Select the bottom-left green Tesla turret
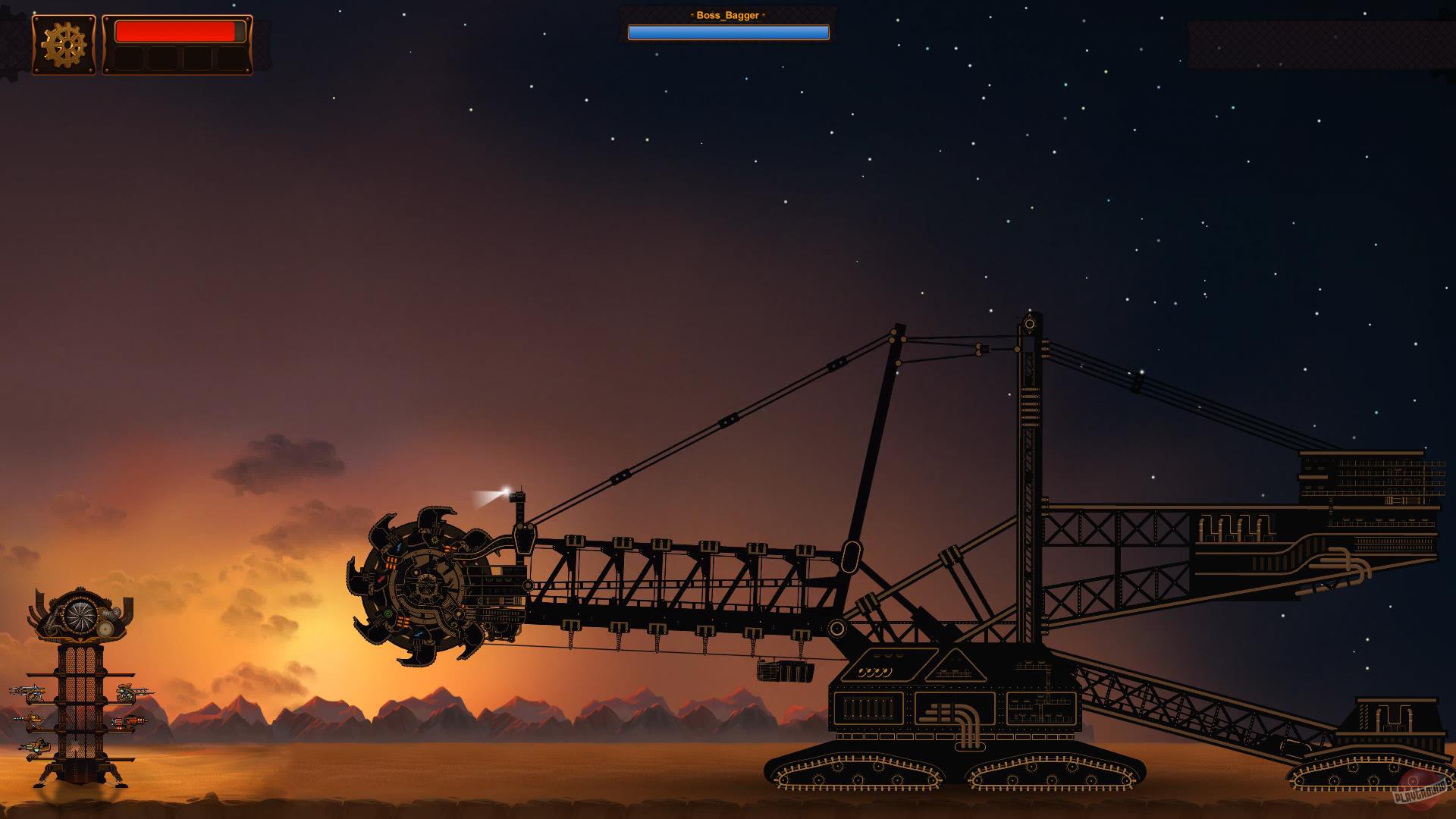 pos(36,748)
